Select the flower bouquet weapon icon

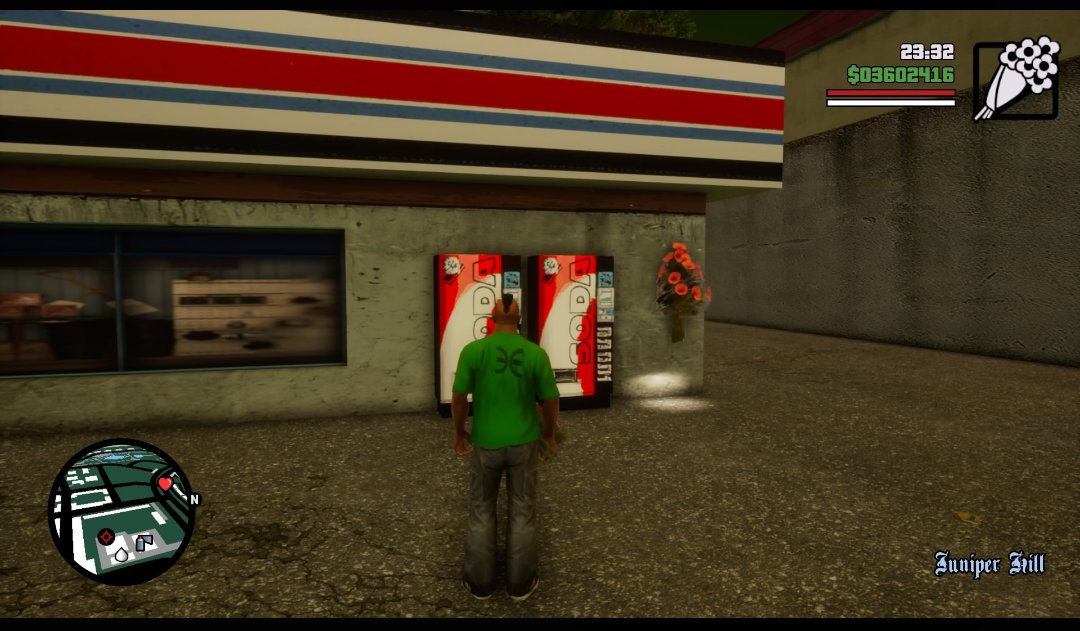(x=1016, y=79)
